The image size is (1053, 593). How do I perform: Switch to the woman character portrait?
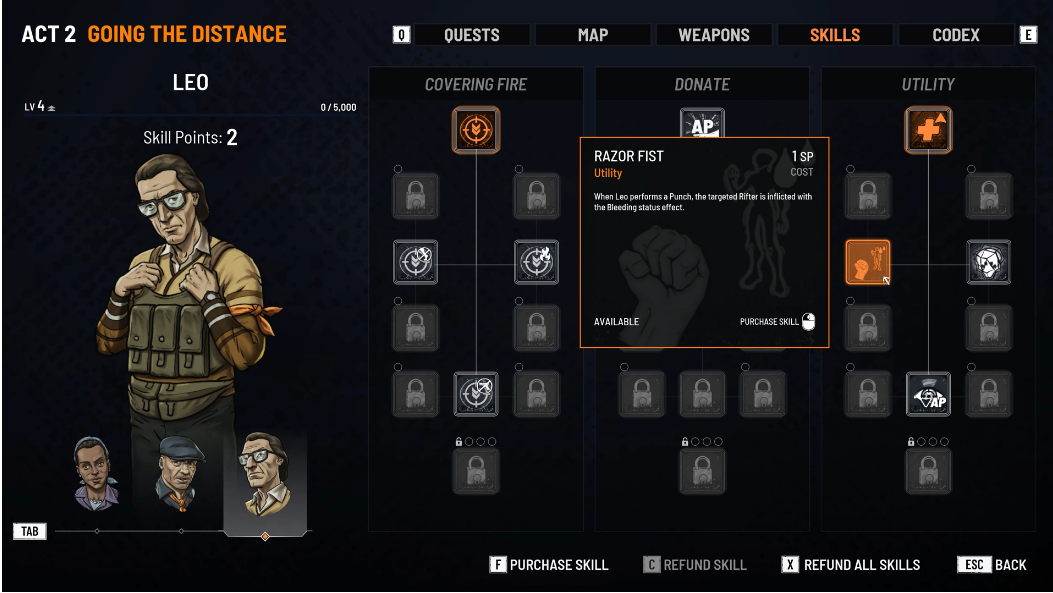(x=97, y=472)
